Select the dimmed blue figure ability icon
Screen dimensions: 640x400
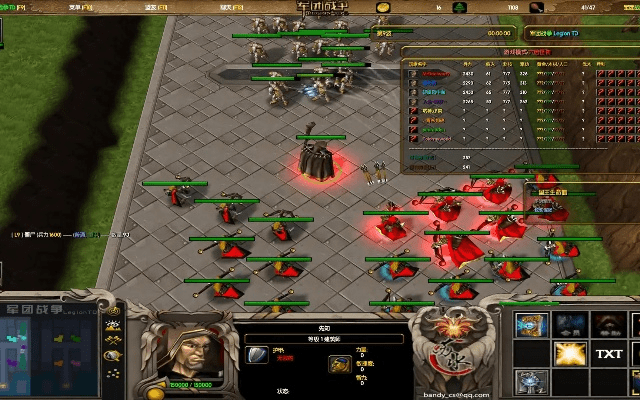click(x=571, y=322)
